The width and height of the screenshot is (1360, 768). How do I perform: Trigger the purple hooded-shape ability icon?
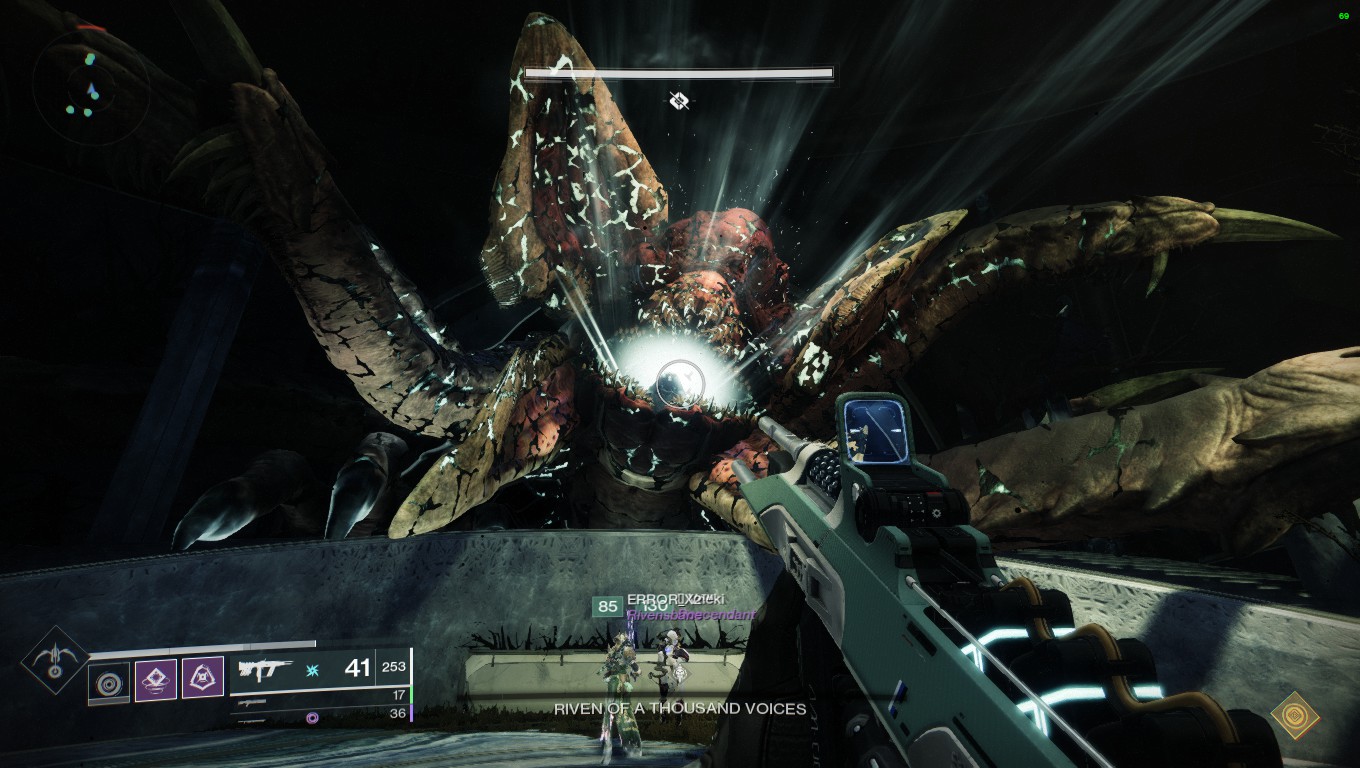(203, 679)
